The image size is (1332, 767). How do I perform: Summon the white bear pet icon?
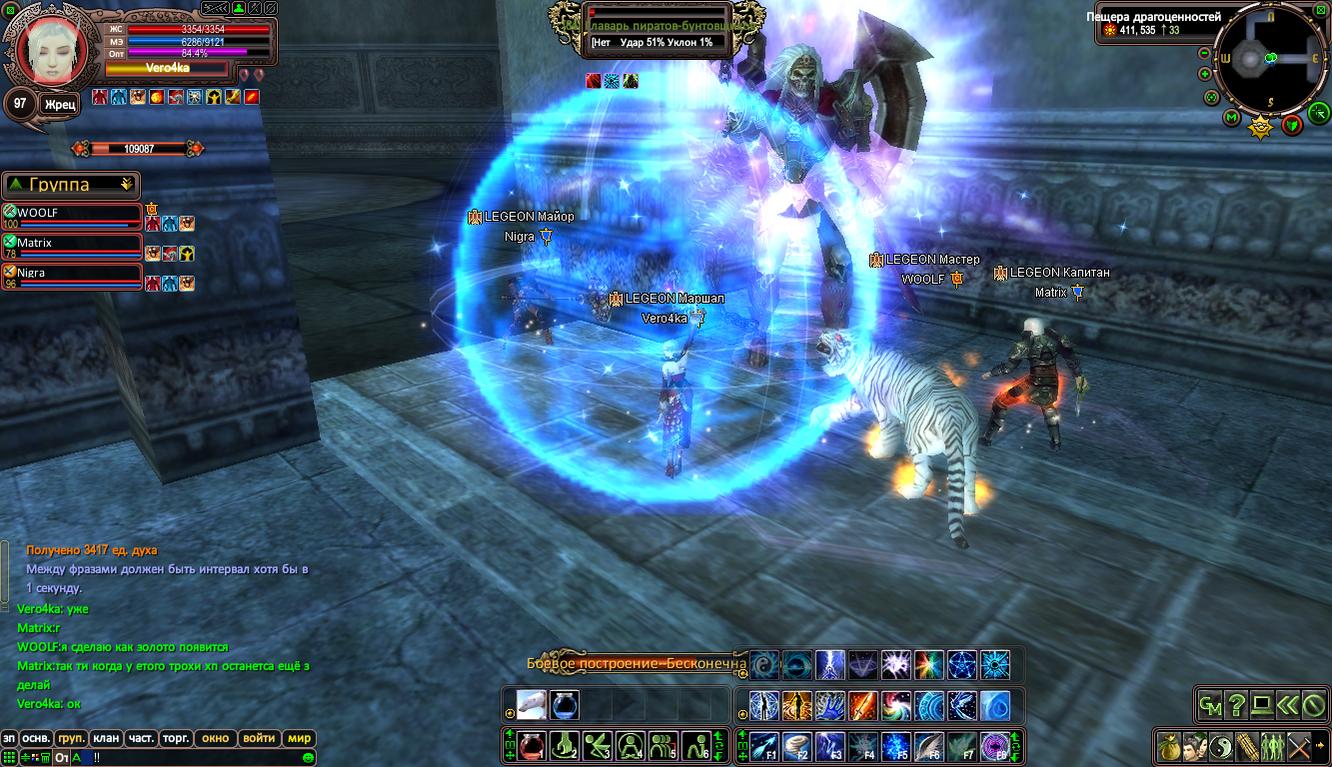click(531, 704)
